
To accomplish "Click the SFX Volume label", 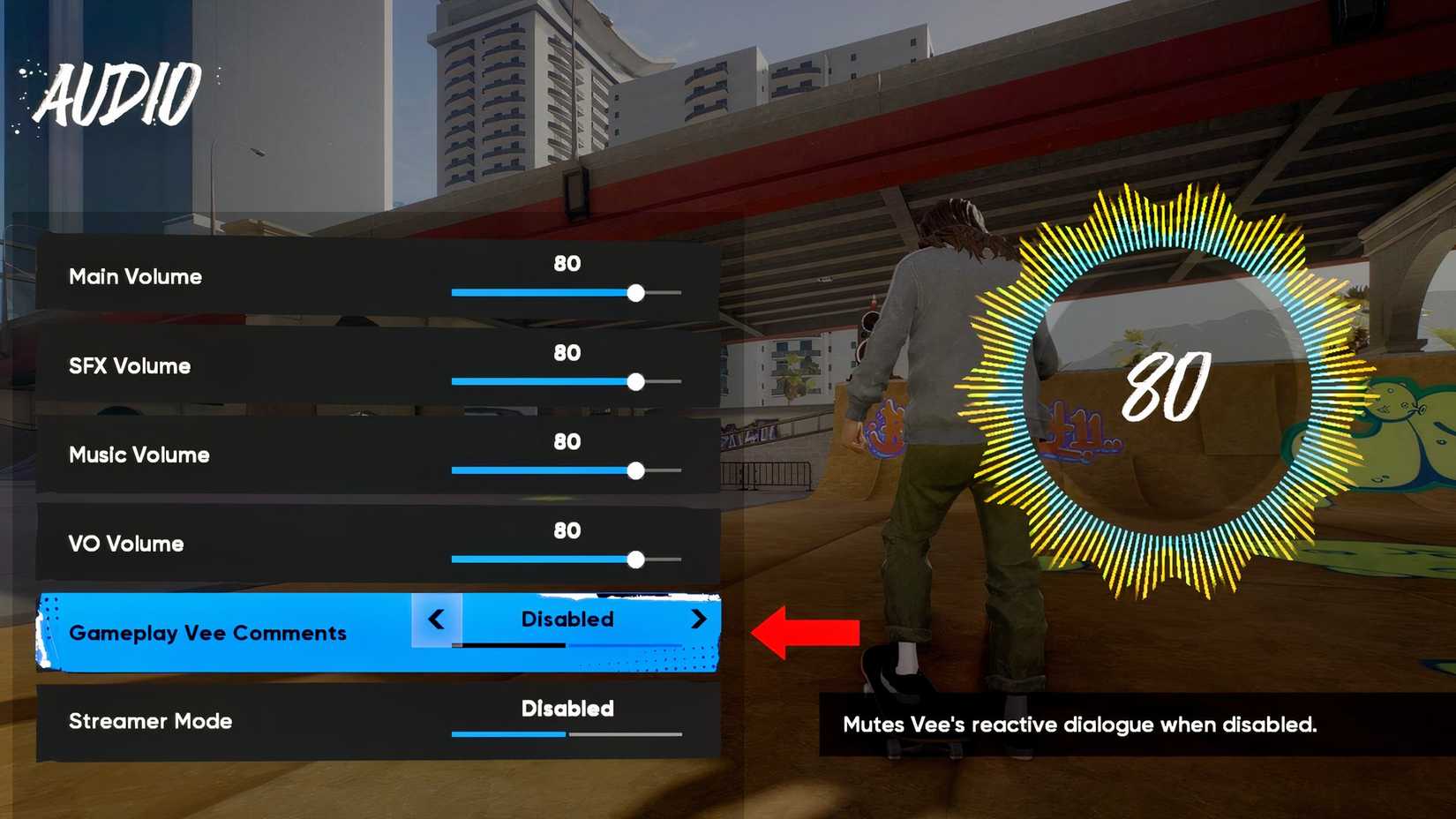I will (129, 366).
